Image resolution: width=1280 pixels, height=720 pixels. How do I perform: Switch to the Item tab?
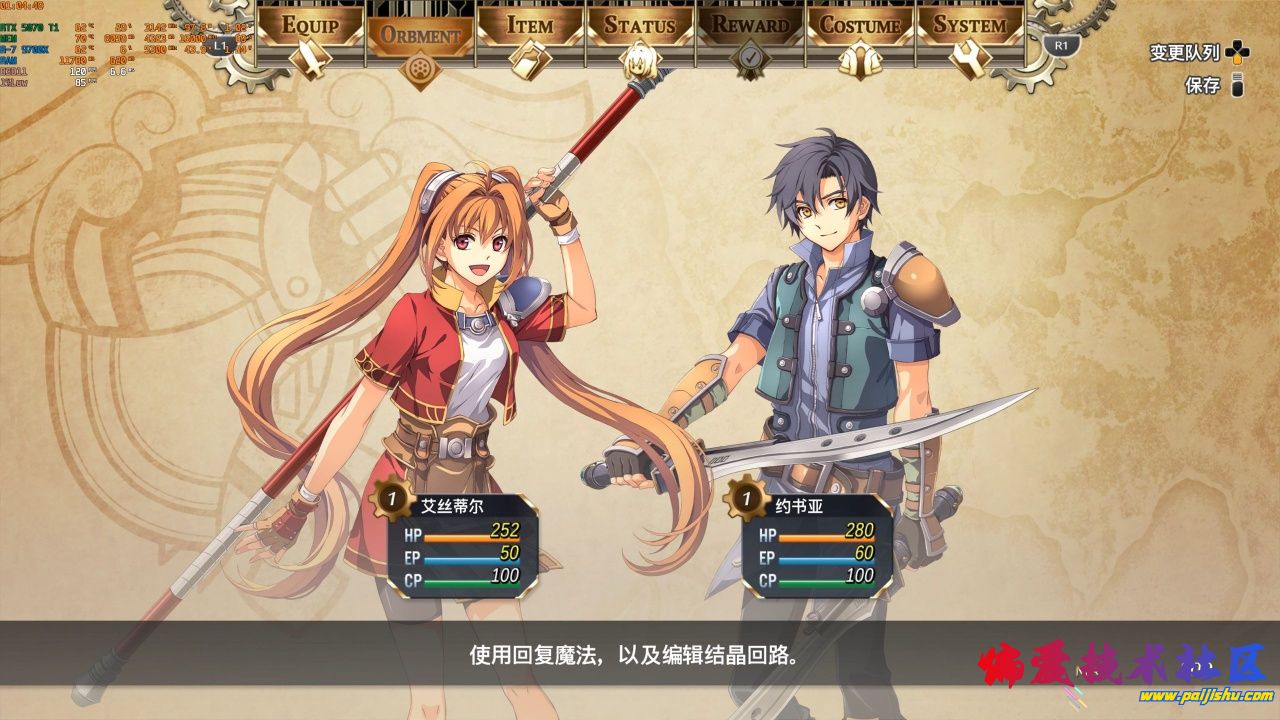click(x=530, y=26)
